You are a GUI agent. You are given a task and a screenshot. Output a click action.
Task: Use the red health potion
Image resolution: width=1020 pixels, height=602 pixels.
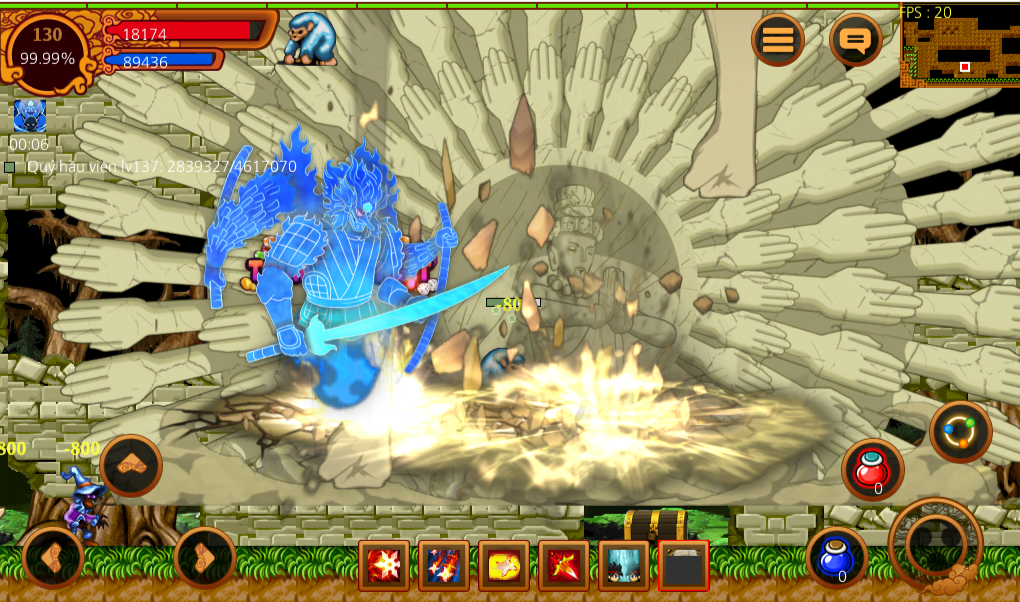click(872, 469)
